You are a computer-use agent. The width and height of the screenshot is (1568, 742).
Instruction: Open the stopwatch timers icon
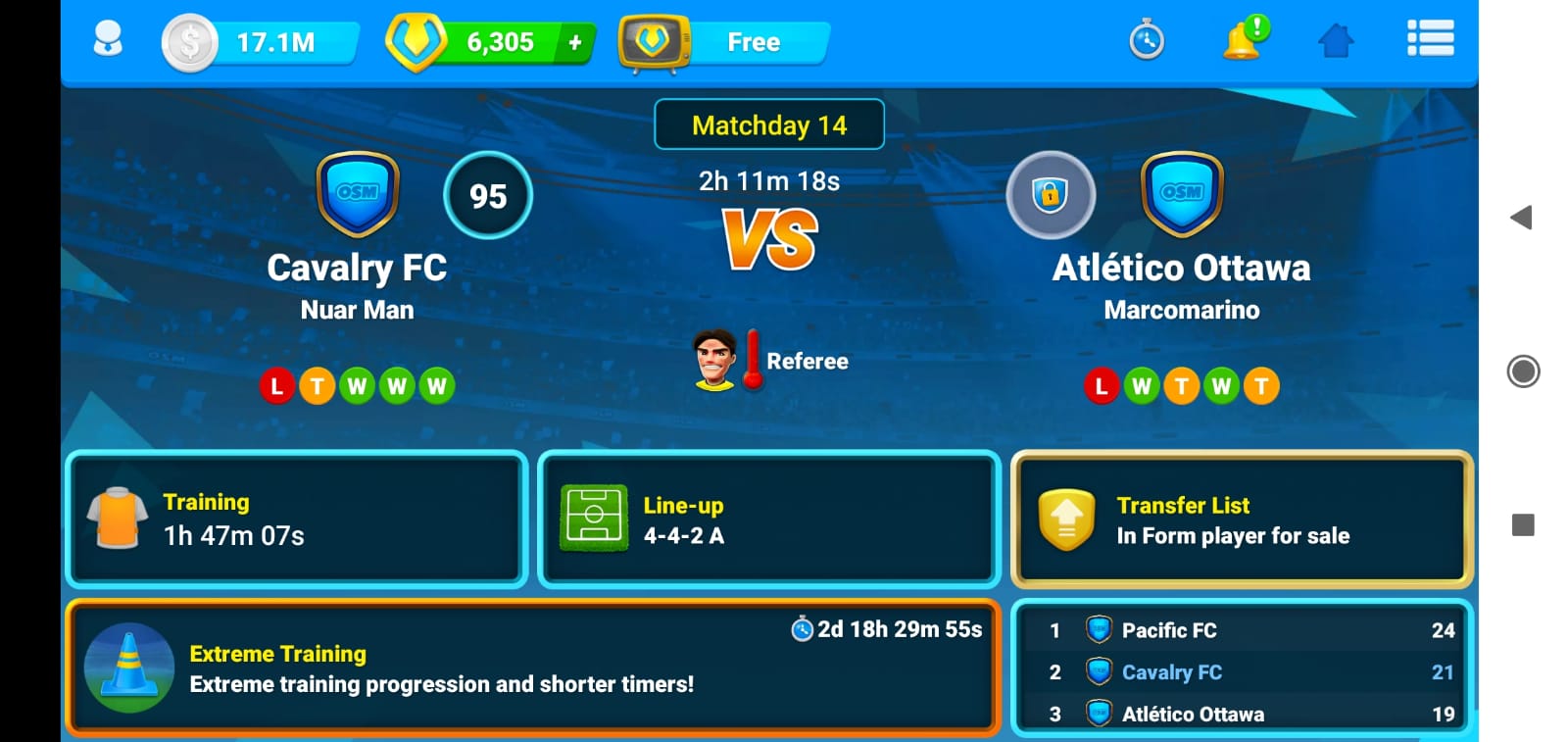[x=1147, y=41]
